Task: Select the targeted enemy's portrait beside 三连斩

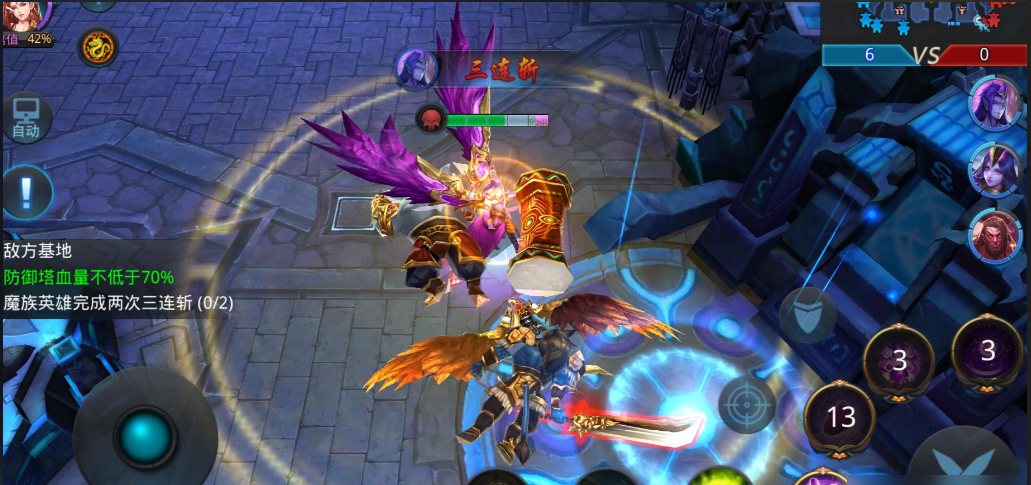Action: pyautogui.click(x=417, y=69)
